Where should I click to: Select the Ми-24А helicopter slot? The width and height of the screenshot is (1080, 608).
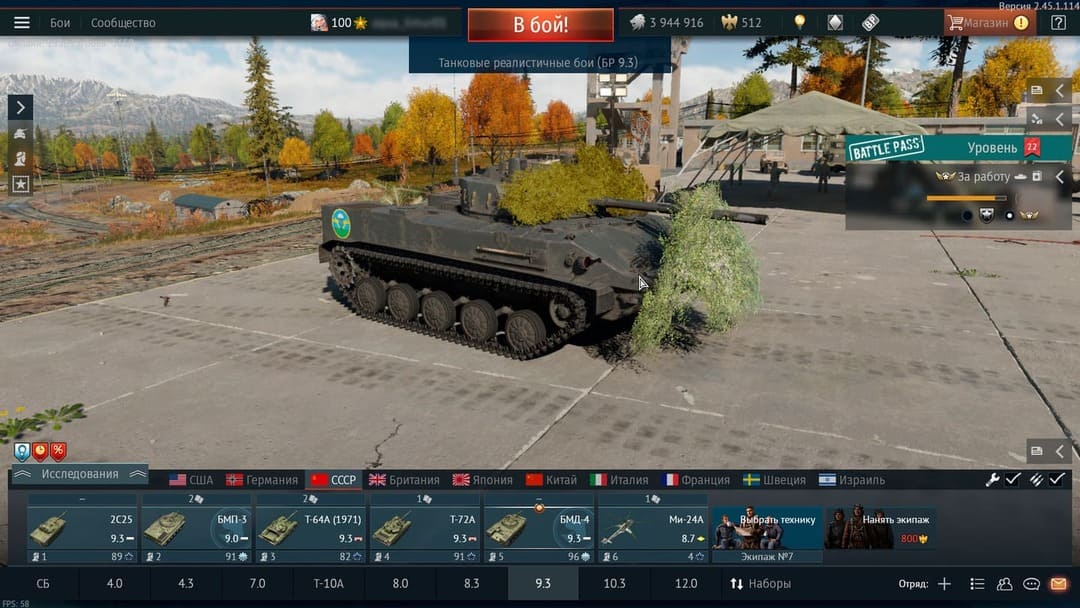(x=653, y=528)
